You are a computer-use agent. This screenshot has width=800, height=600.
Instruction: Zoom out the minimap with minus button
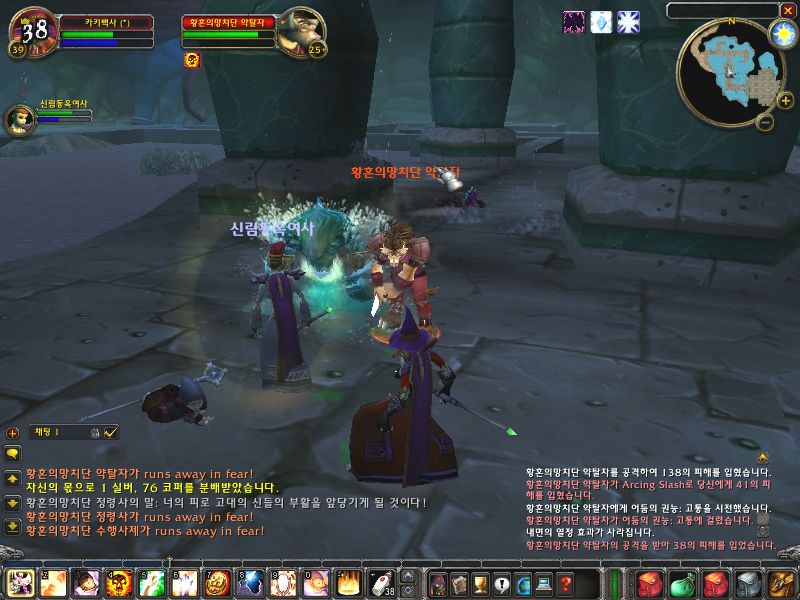pos(764,123)
